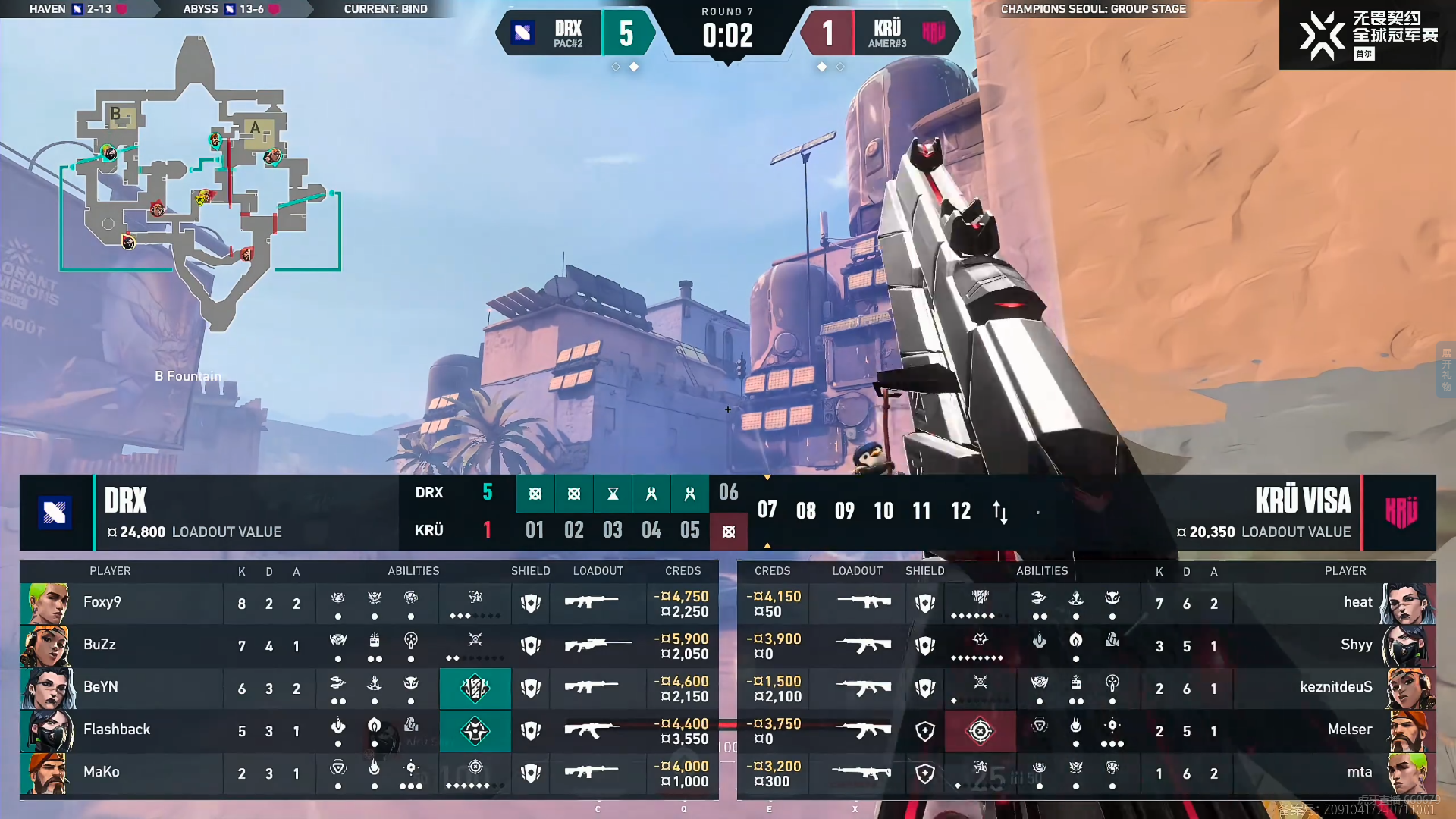Image resolution: width=1456 pixels, height=819 pixels.
Task: Expand the gift panel tab on right edge
Action: click(x=1446, y=369)
